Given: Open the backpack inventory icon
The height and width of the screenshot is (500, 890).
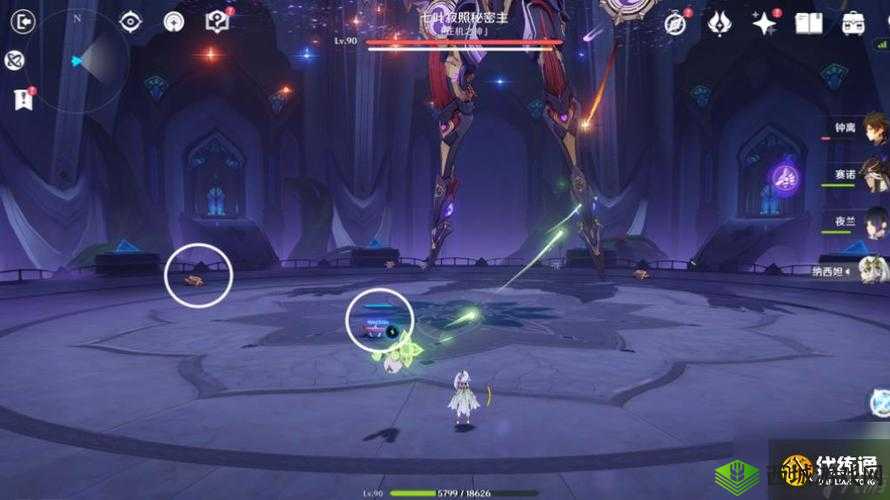Looking at the screenshot, I should point(853,23).
